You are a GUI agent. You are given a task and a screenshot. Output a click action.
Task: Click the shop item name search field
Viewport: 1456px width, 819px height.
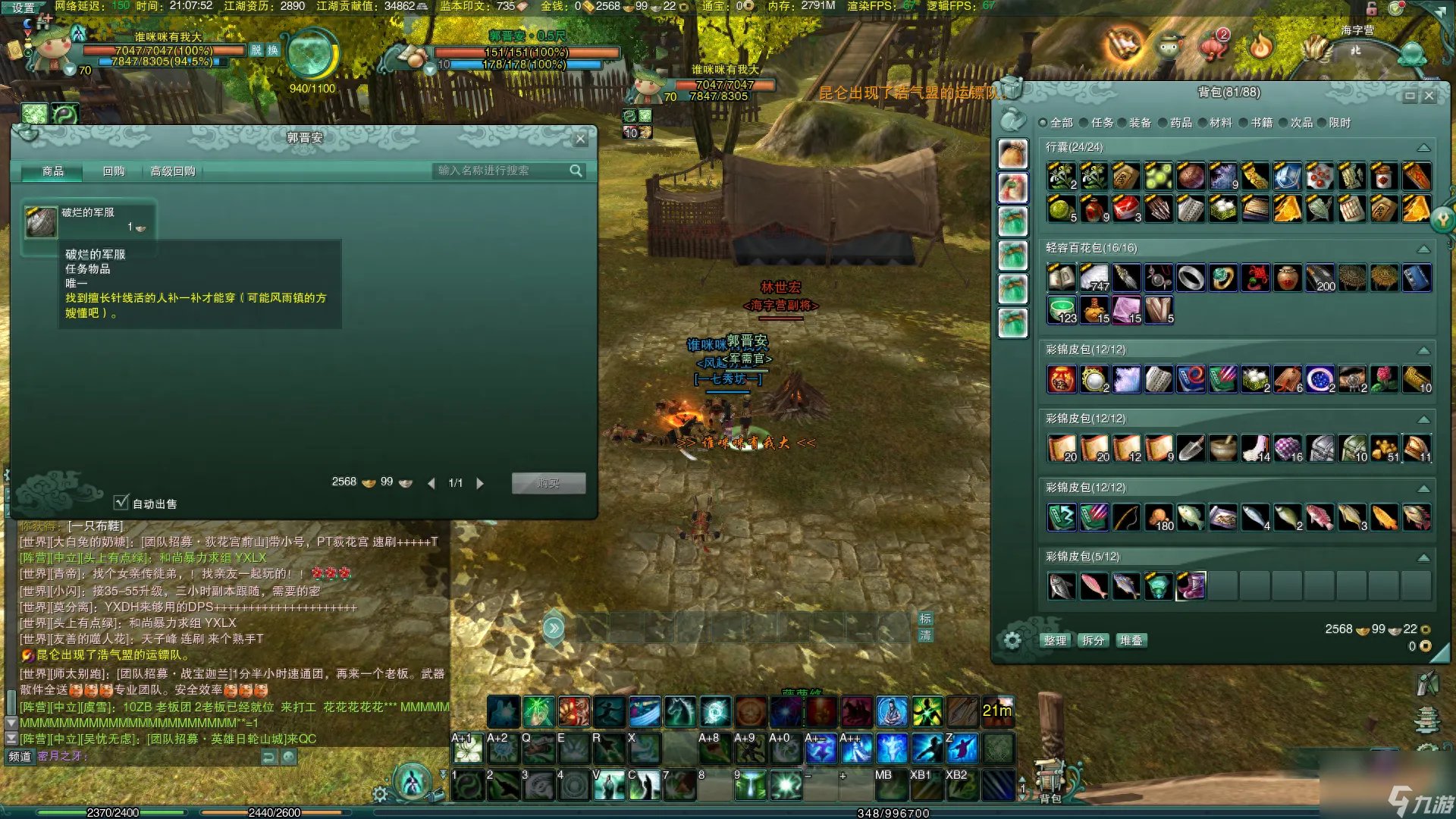pyautogui.click(x=500, y=171)
